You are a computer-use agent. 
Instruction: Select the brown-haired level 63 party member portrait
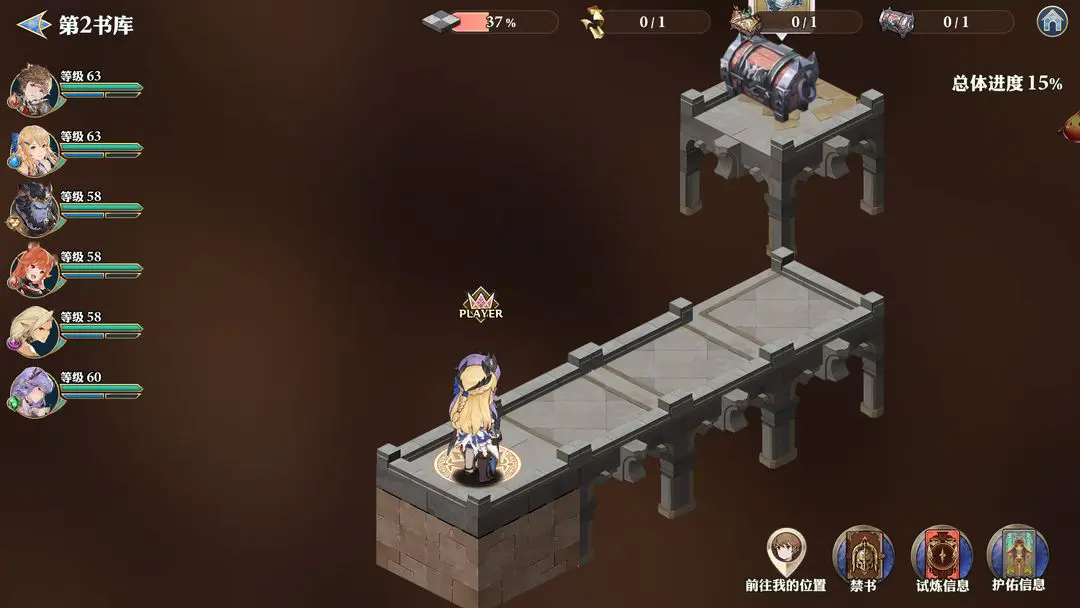point(33,90)
